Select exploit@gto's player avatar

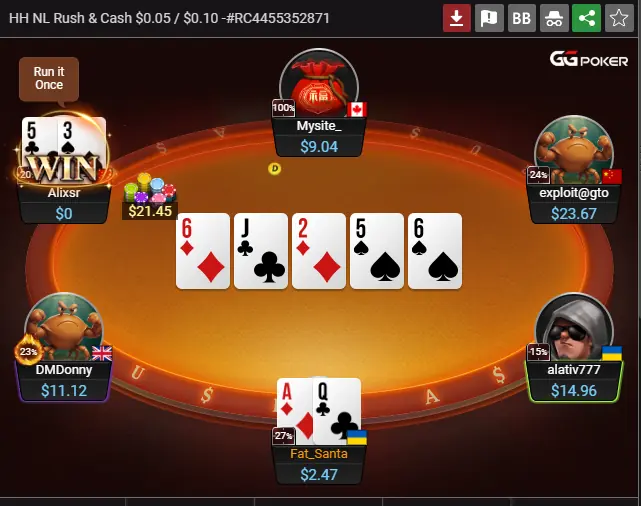[573, 150]
